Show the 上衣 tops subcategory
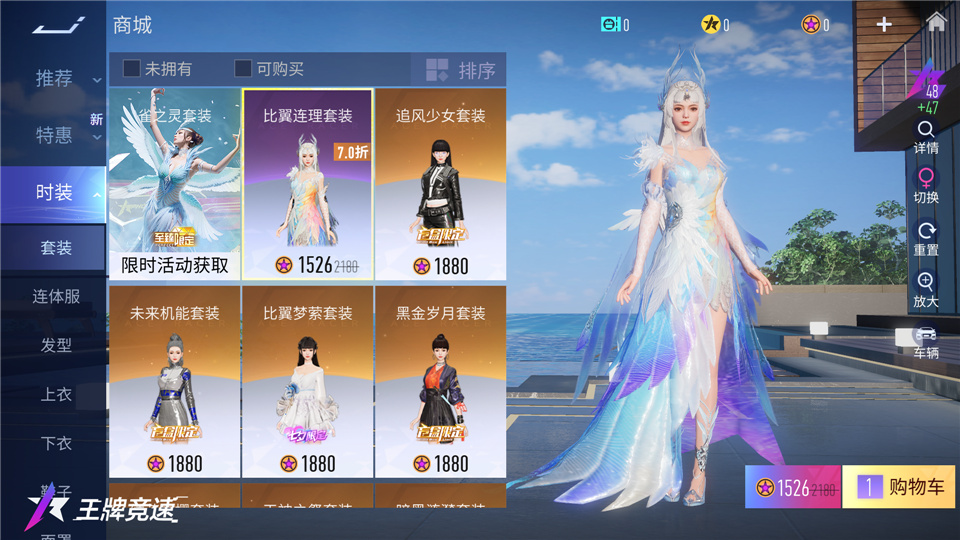This screenshot has height=540, width=960. tap(56, 395)
